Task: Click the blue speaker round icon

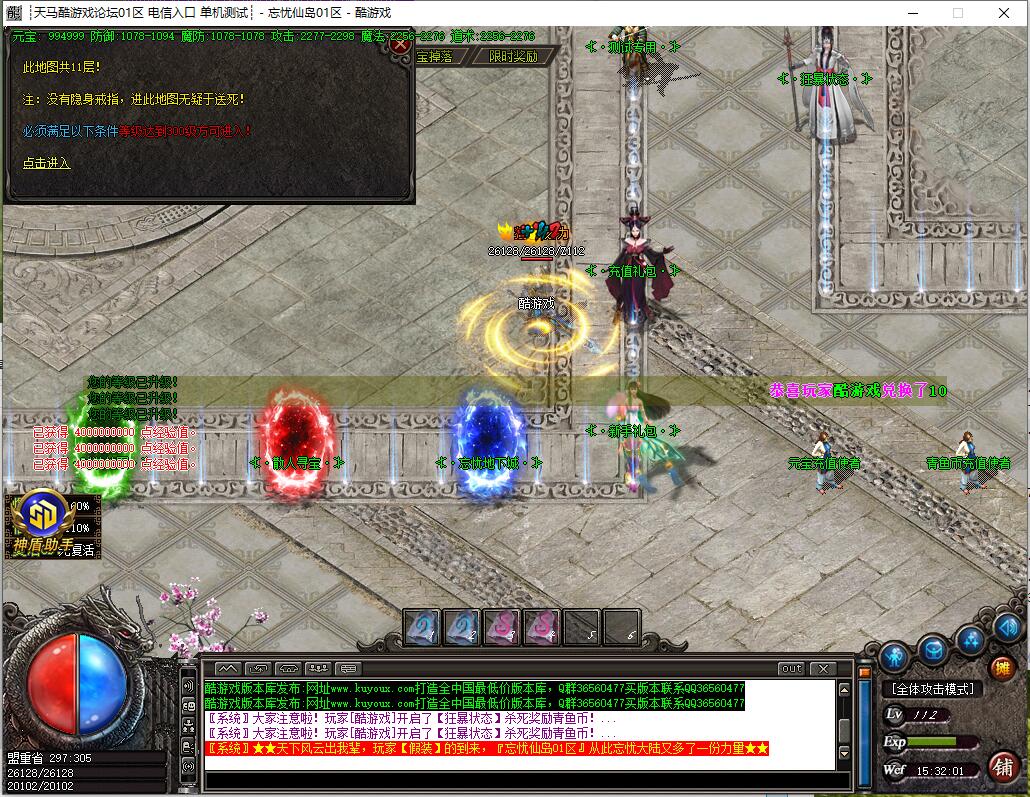Action: coord(1007,627)
